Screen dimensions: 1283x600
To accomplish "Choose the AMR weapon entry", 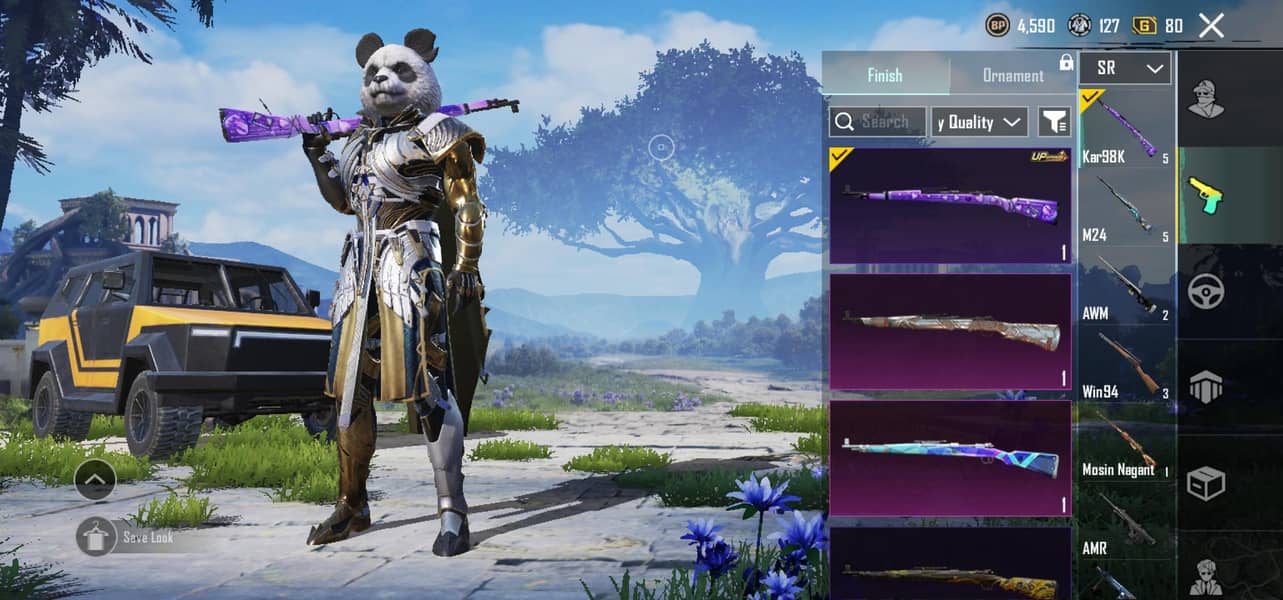I will click(1126, 521).
